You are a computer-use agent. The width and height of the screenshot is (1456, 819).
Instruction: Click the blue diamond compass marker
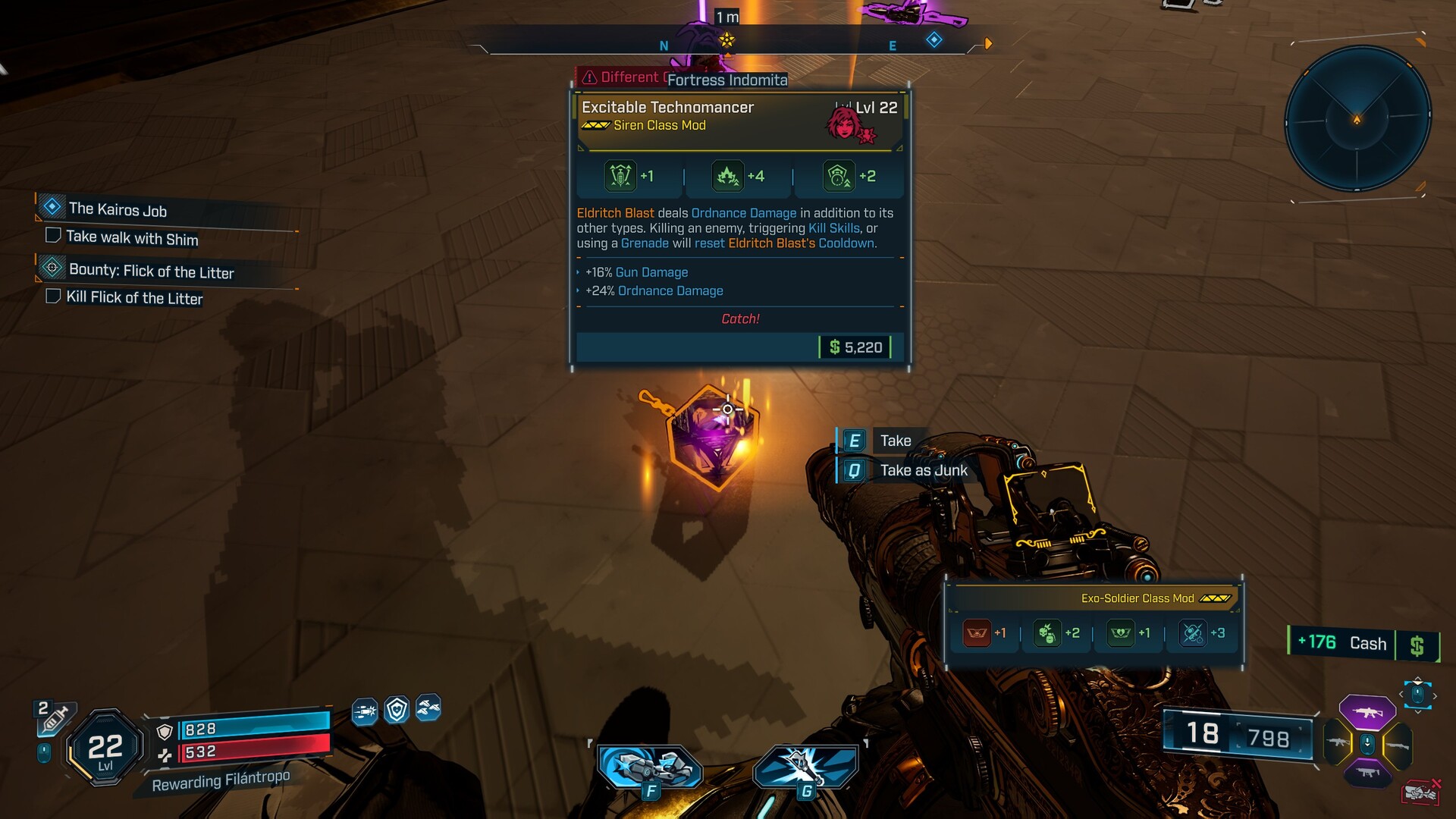click(x=934, y=39)
